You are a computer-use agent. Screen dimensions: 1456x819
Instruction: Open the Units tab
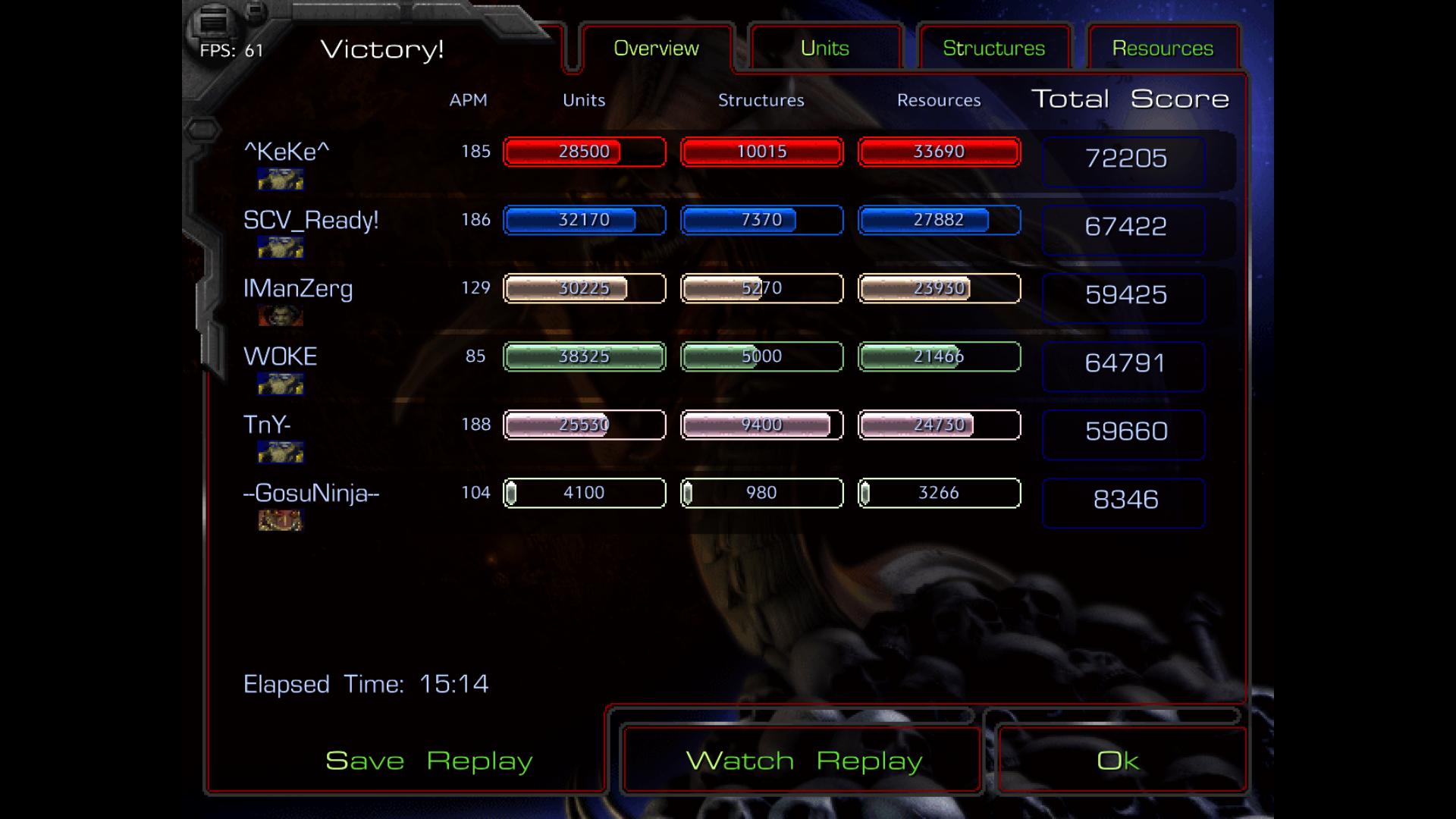click(x=824, y=49)
